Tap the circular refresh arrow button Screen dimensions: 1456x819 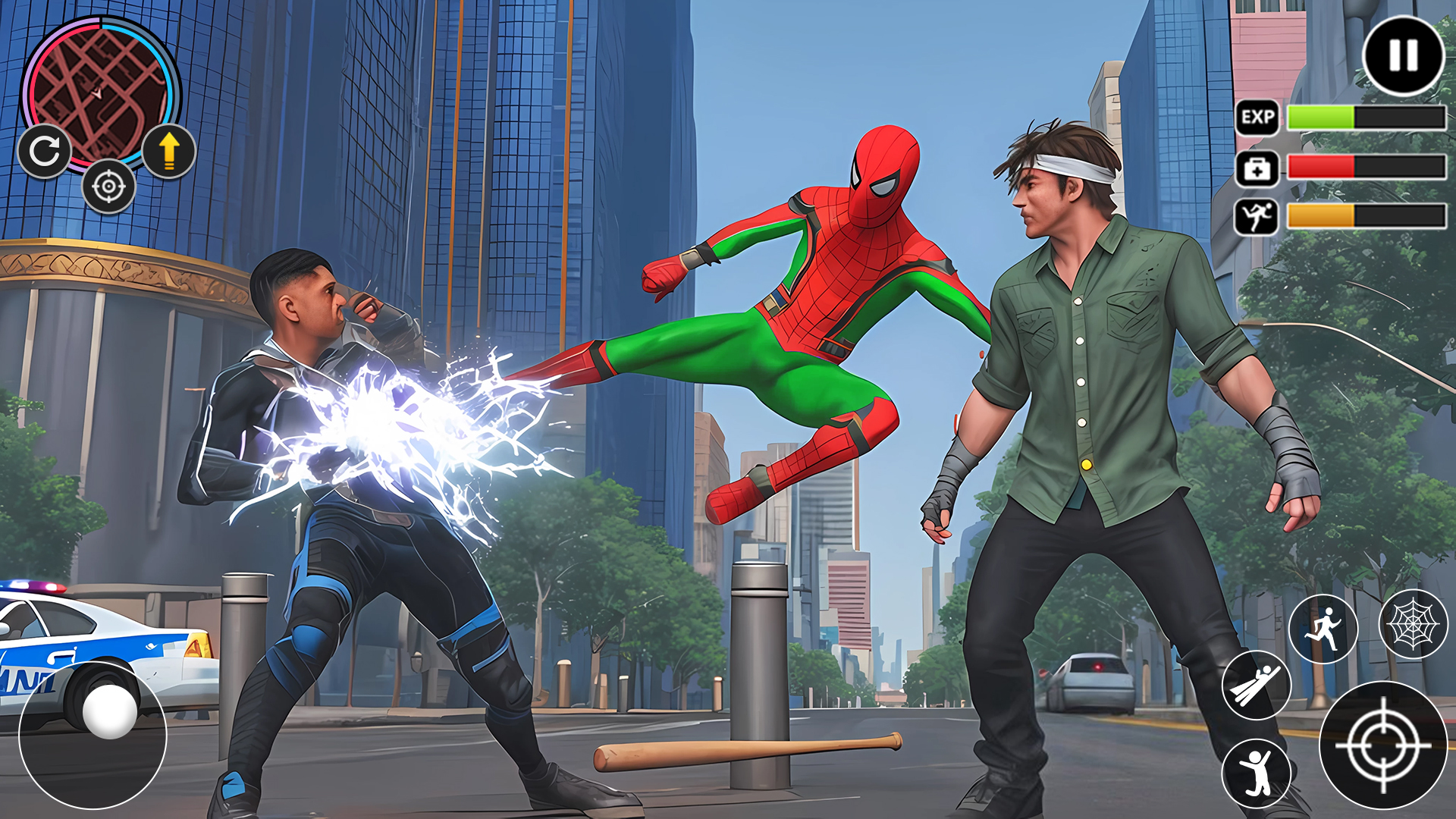(x=45, y=152)
